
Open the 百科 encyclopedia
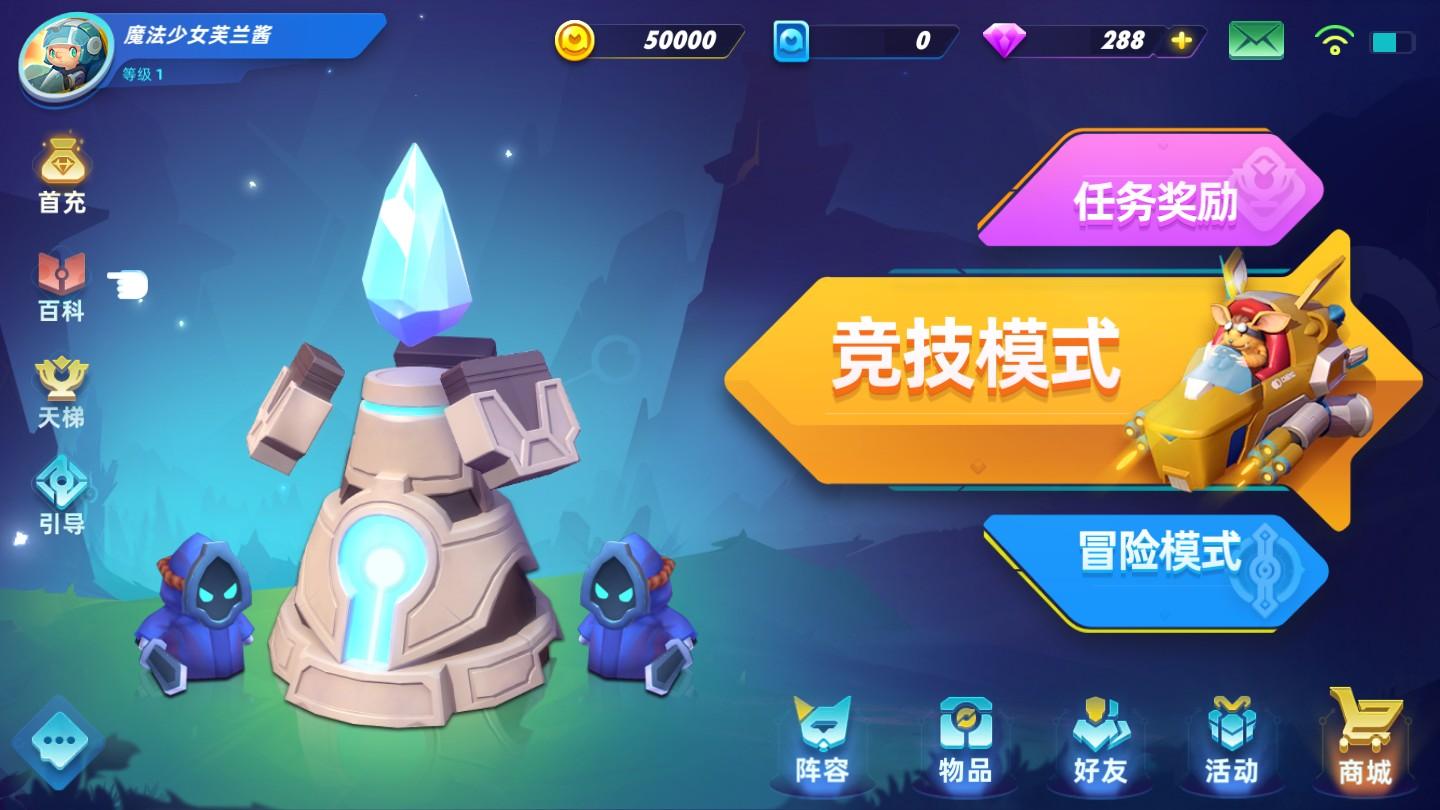(60, 285)
